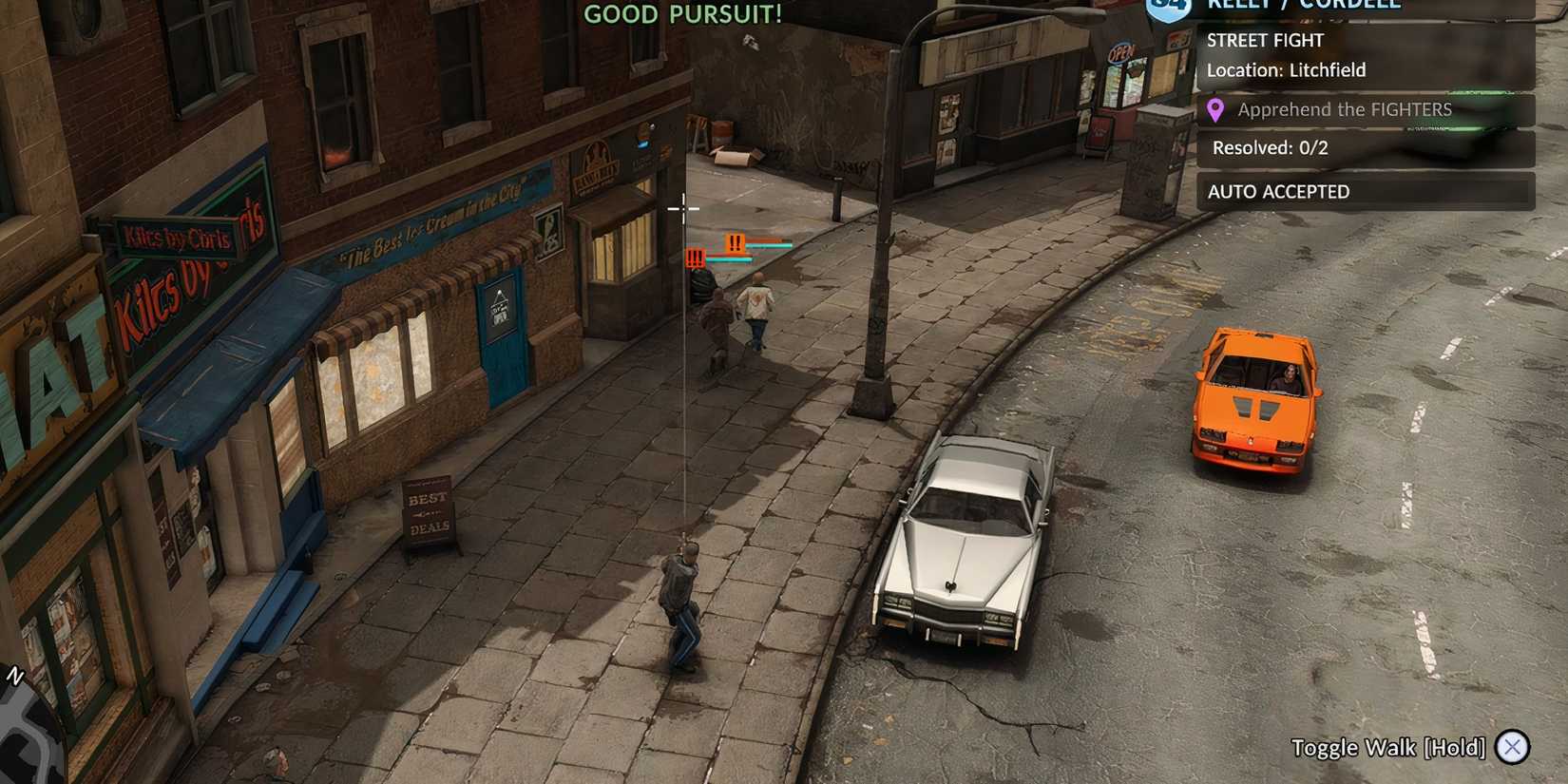Click the crosshair aiming reticle
This screenshot has height=784, width=1568.
685,208
